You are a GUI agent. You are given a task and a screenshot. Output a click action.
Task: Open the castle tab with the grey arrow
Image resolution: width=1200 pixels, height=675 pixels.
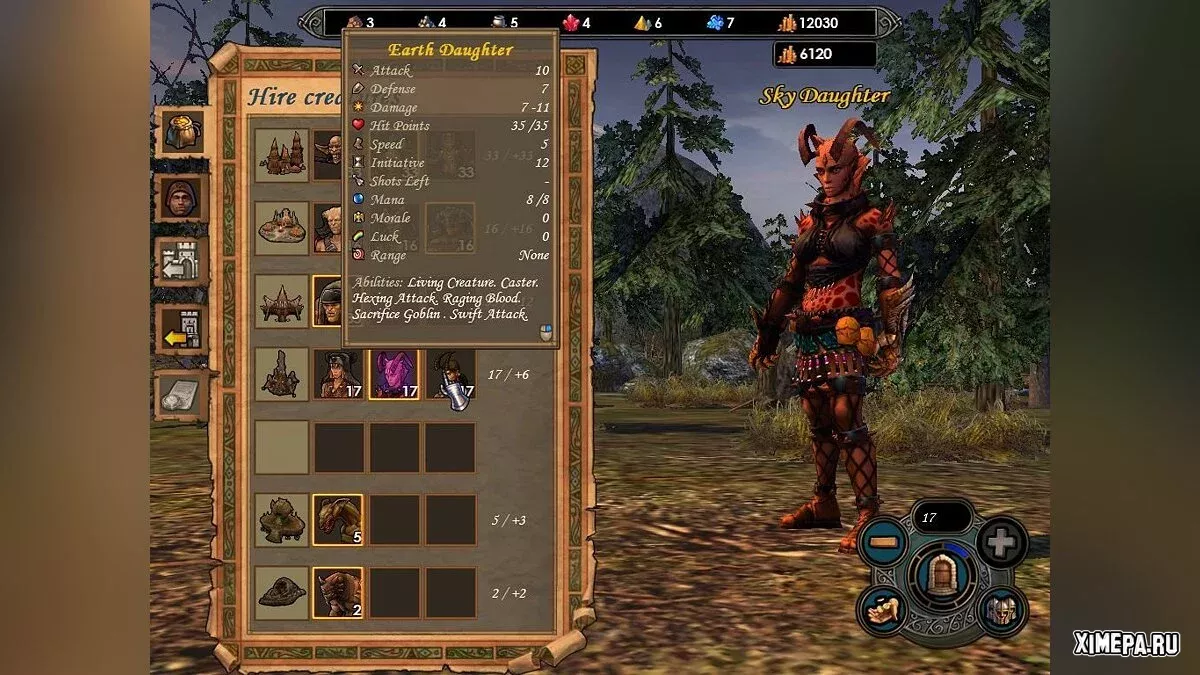coord(182,263)
